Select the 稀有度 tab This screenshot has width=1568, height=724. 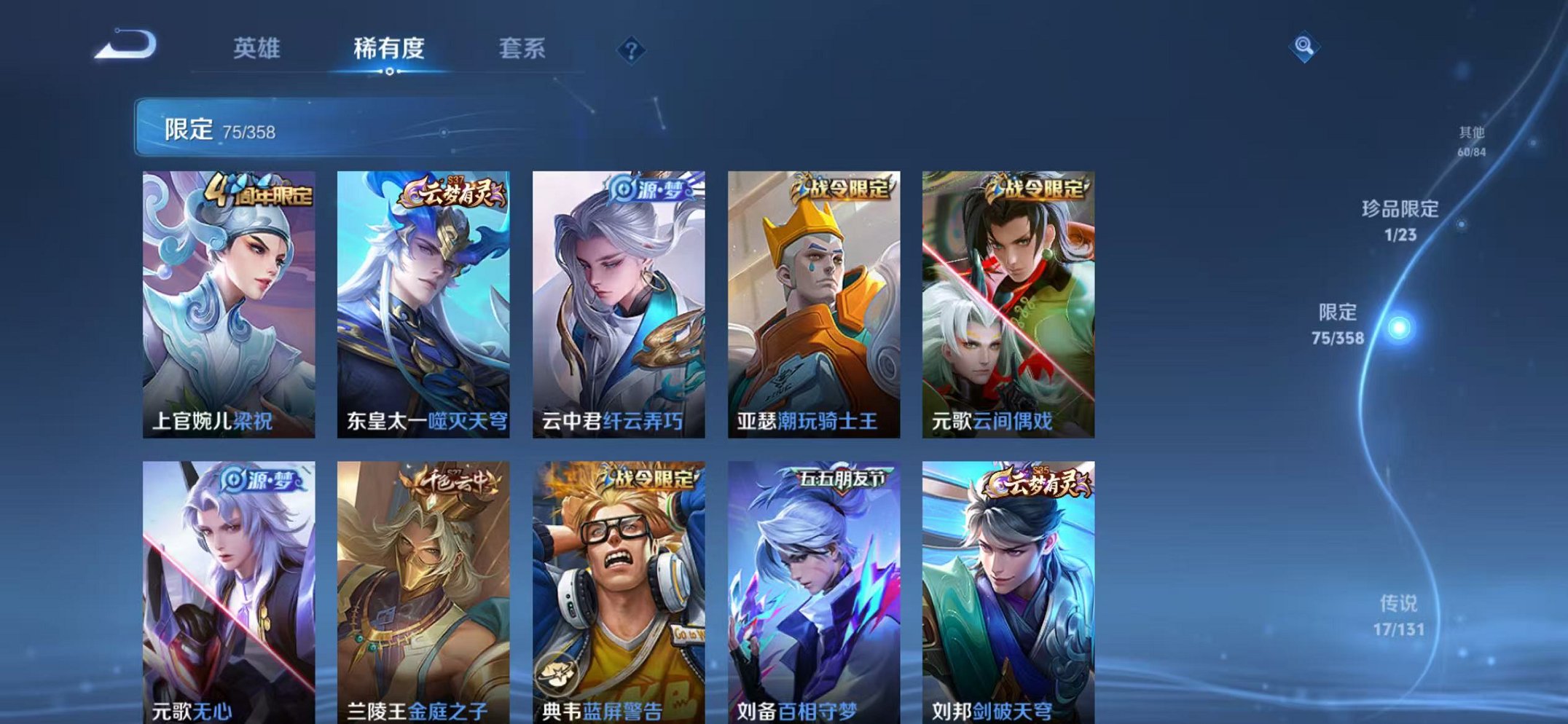[389, 50]
